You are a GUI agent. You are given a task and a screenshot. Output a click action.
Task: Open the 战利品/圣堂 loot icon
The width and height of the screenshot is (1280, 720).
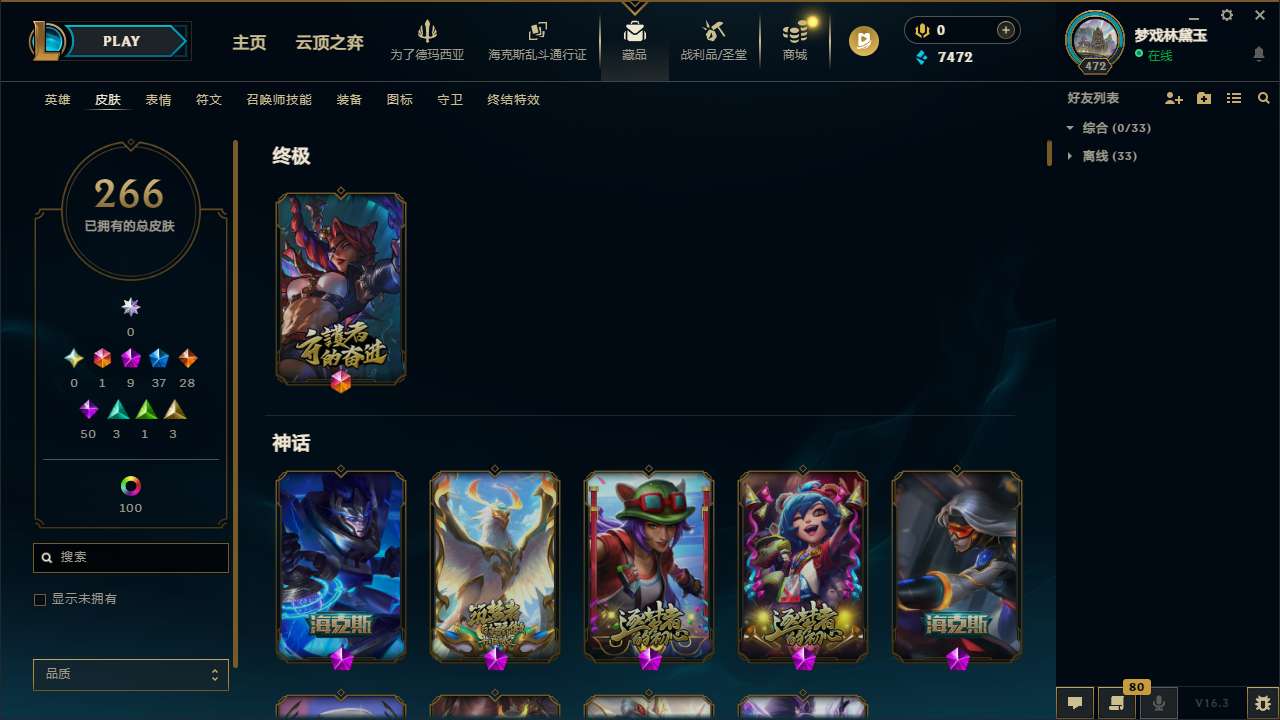click(x=713, y=40)
